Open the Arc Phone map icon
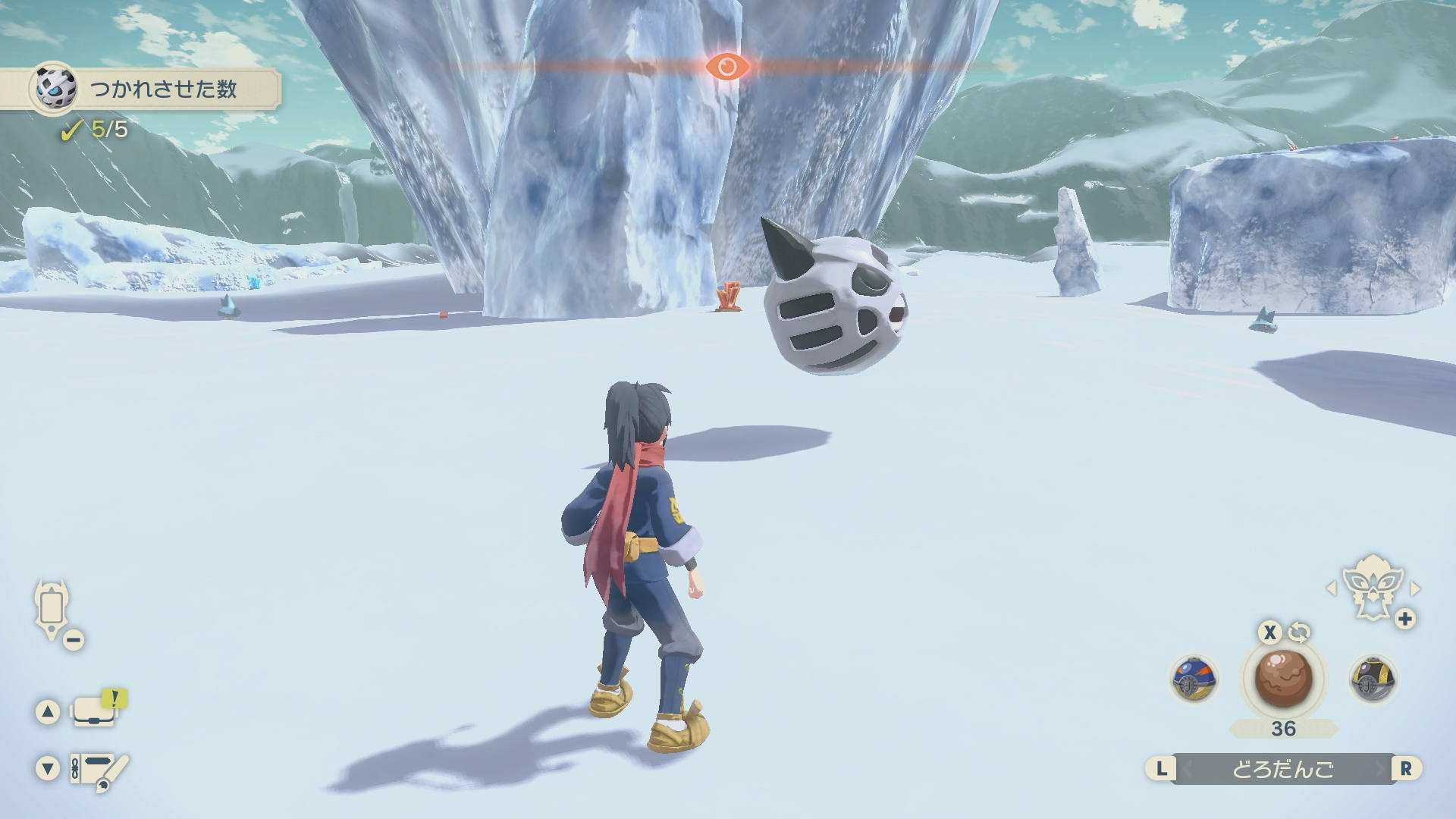1456x819 pixels. pyautogui.click(x=52, y=610)
